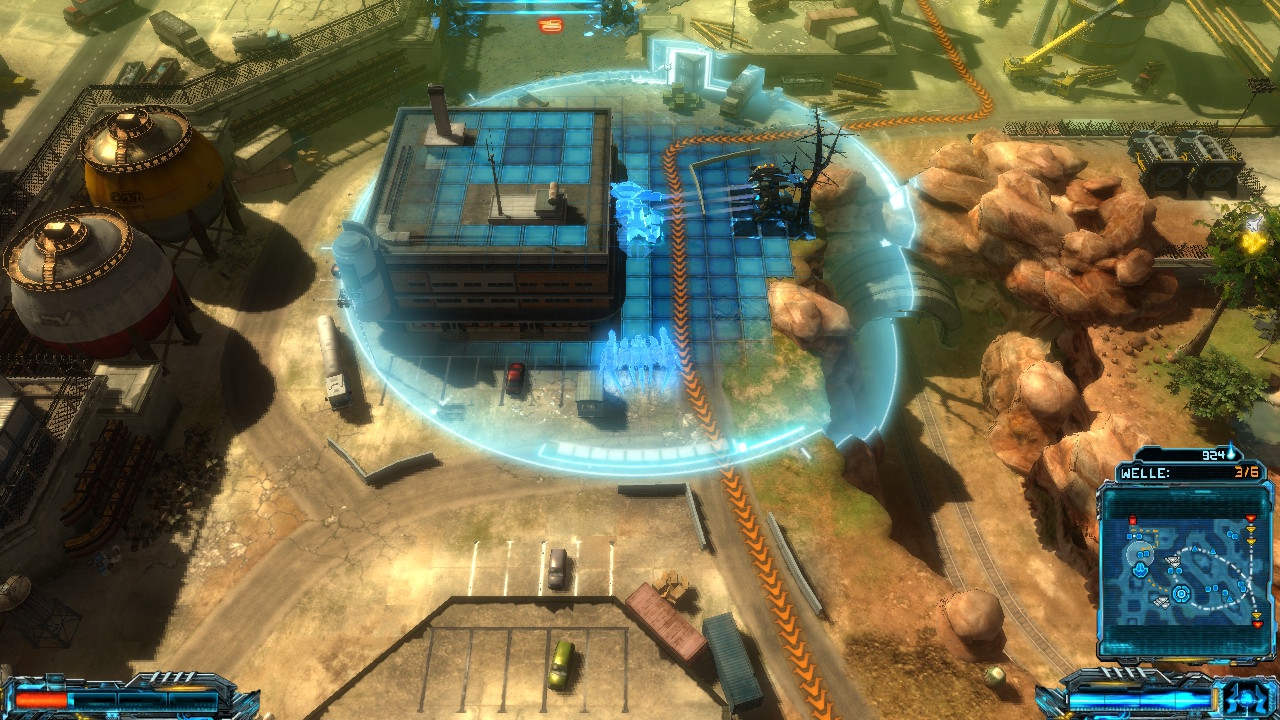Viewport: 1280px width, 720px height.
Task: Click the red square marker on the minimap
Action: 1132,521
